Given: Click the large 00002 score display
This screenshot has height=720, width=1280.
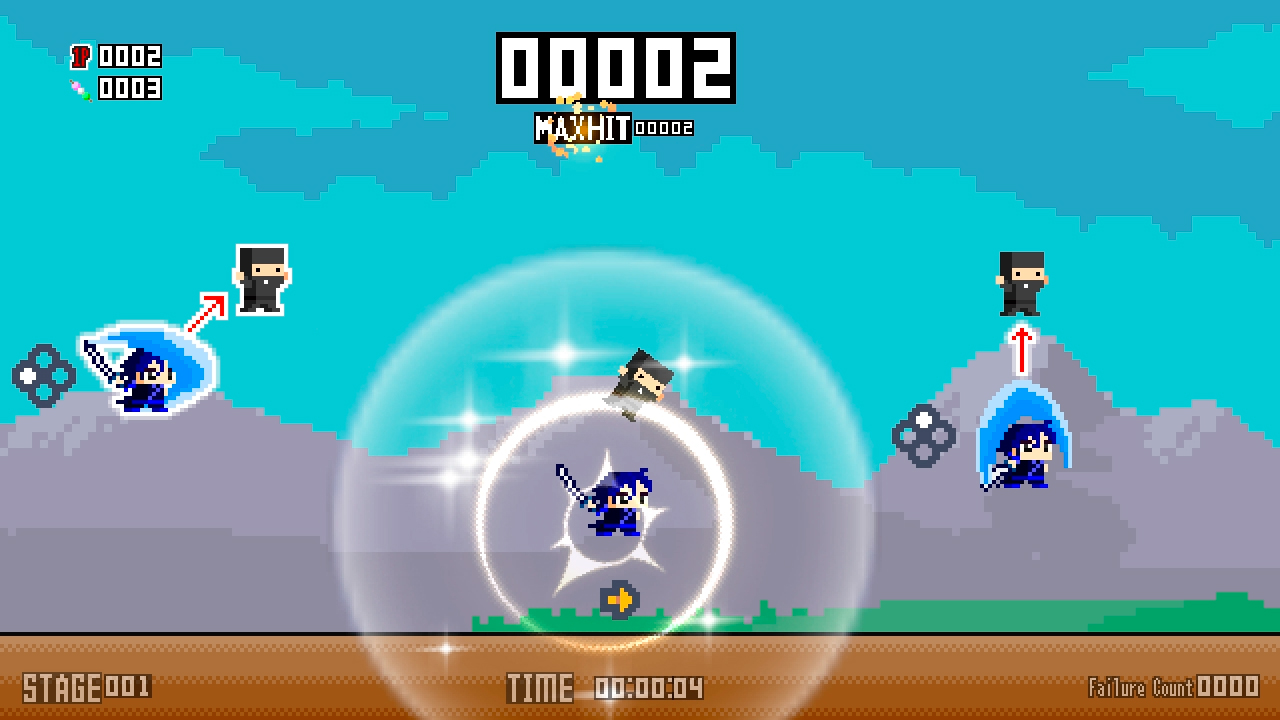Looking at the screenshot, I should point(615,68).
